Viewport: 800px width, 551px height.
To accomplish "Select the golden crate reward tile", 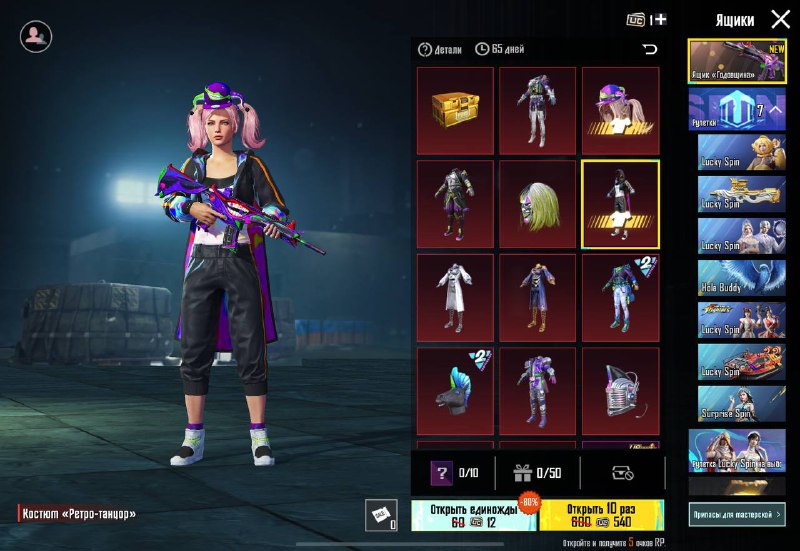I will [455, 110].
